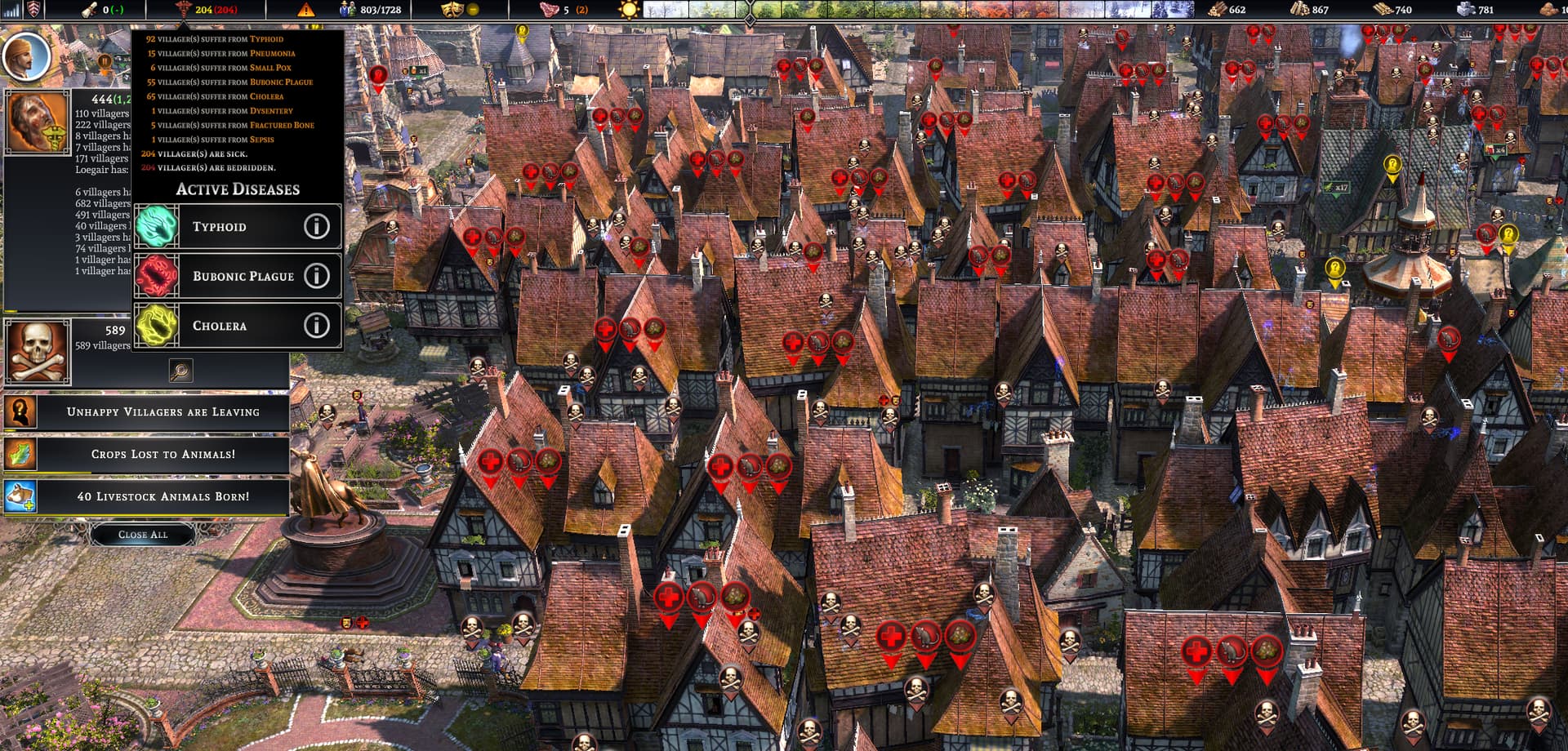Click the theater masks happiness icon
Viewport: 1568px width, 751px height.
[450, 10]
